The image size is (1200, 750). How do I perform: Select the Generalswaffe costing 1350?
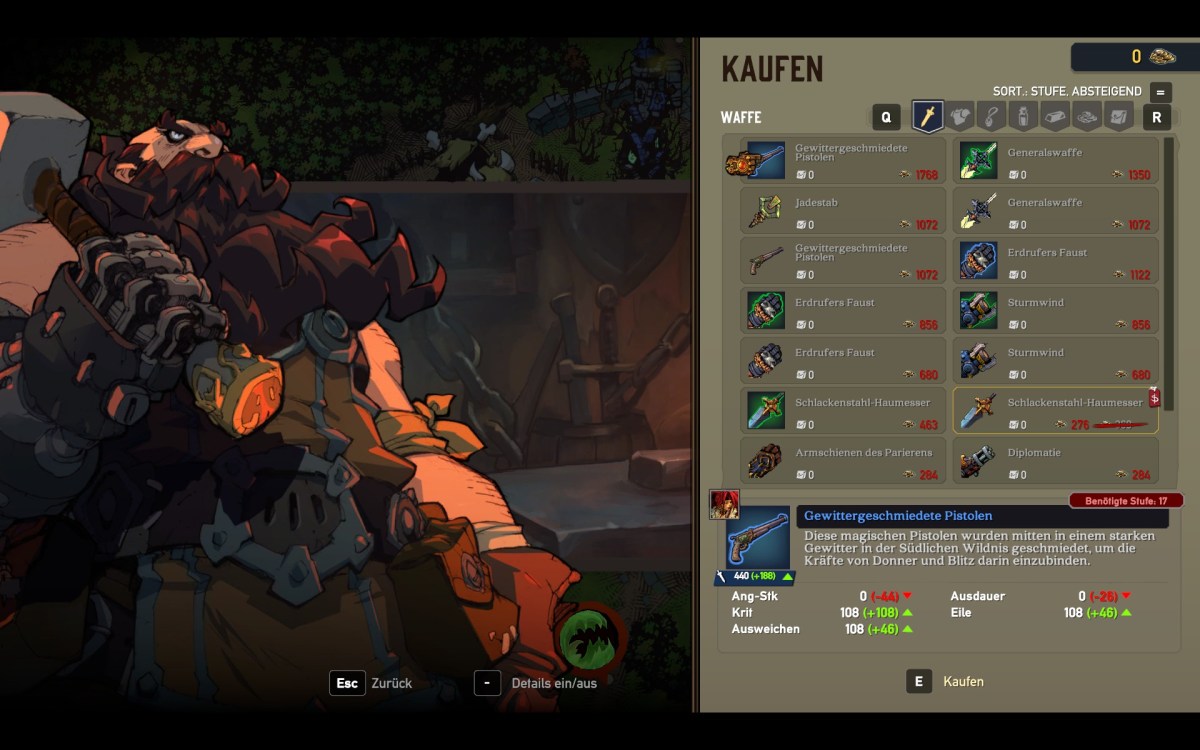1055,161
